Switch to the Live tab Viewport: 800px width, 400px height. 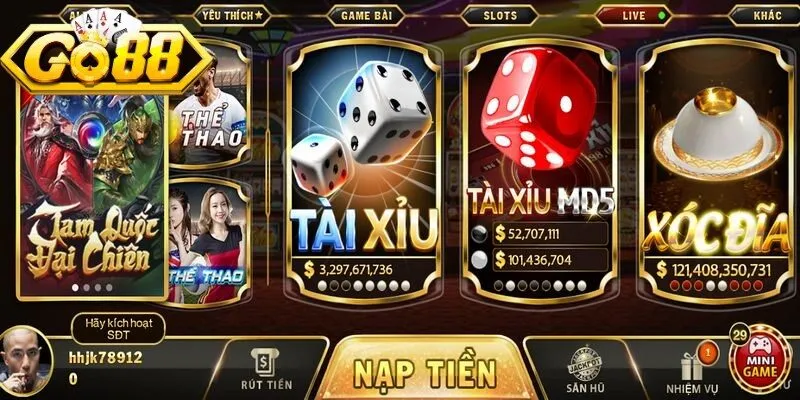point(636,16)
